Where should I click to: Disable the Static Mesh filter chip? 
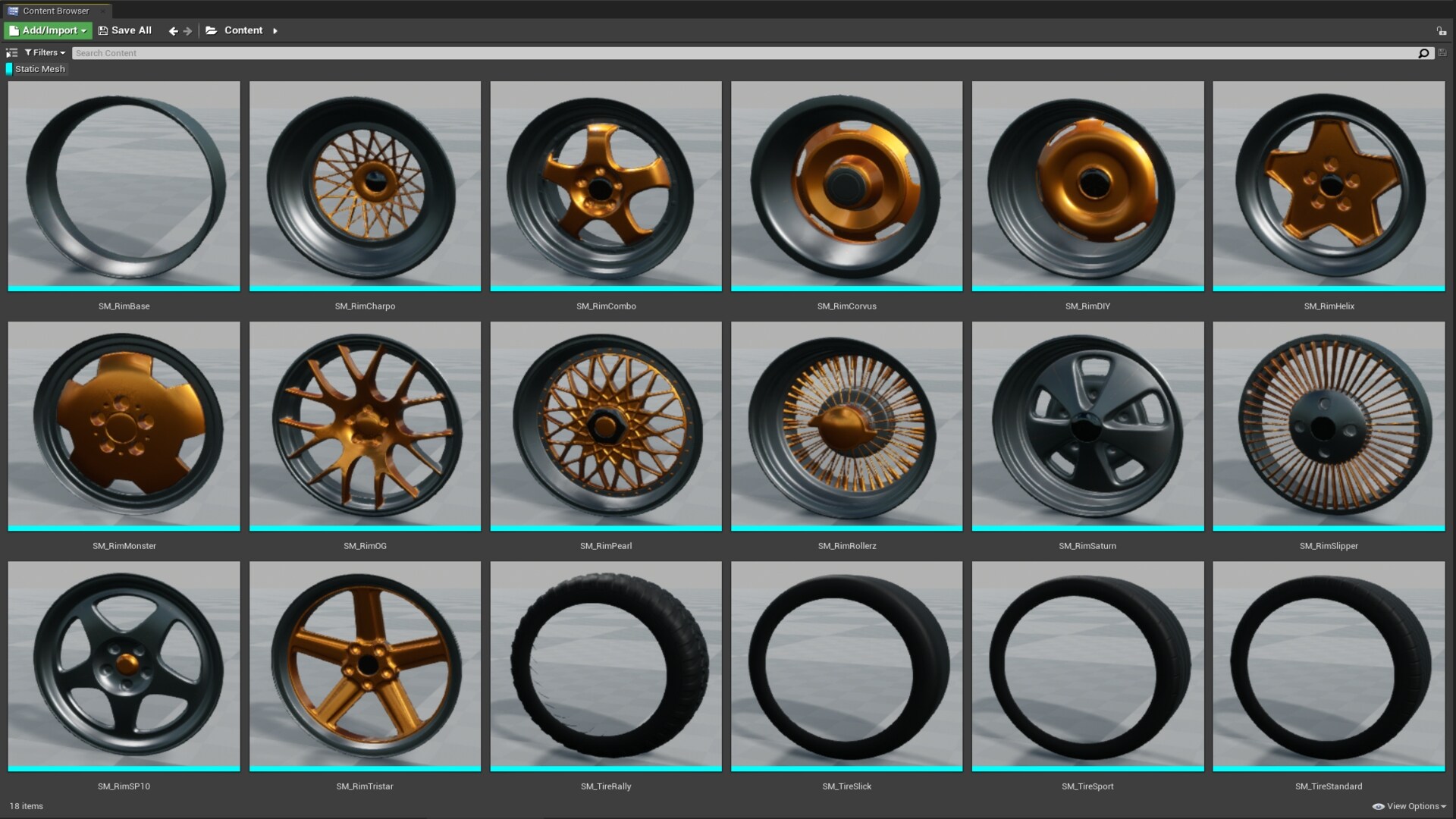pyautogui.click(x=39, y=68)
